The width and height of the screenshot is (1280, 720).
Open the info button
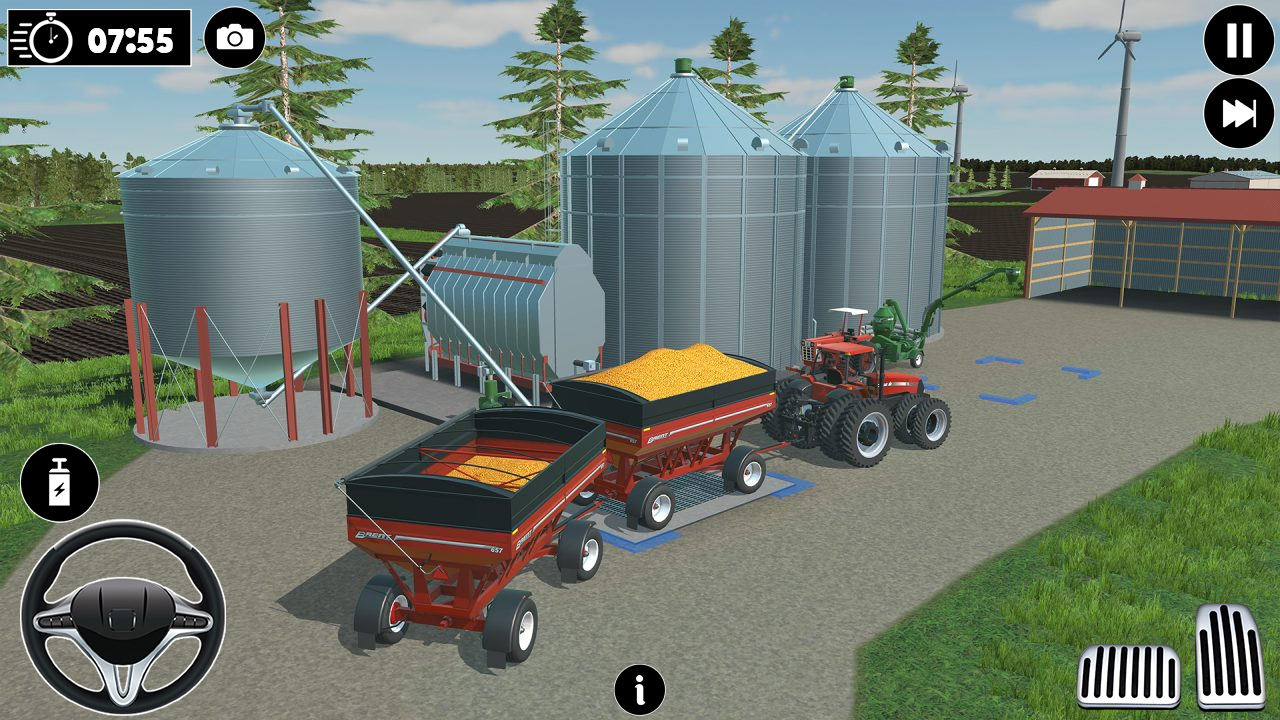coord(640,690)
